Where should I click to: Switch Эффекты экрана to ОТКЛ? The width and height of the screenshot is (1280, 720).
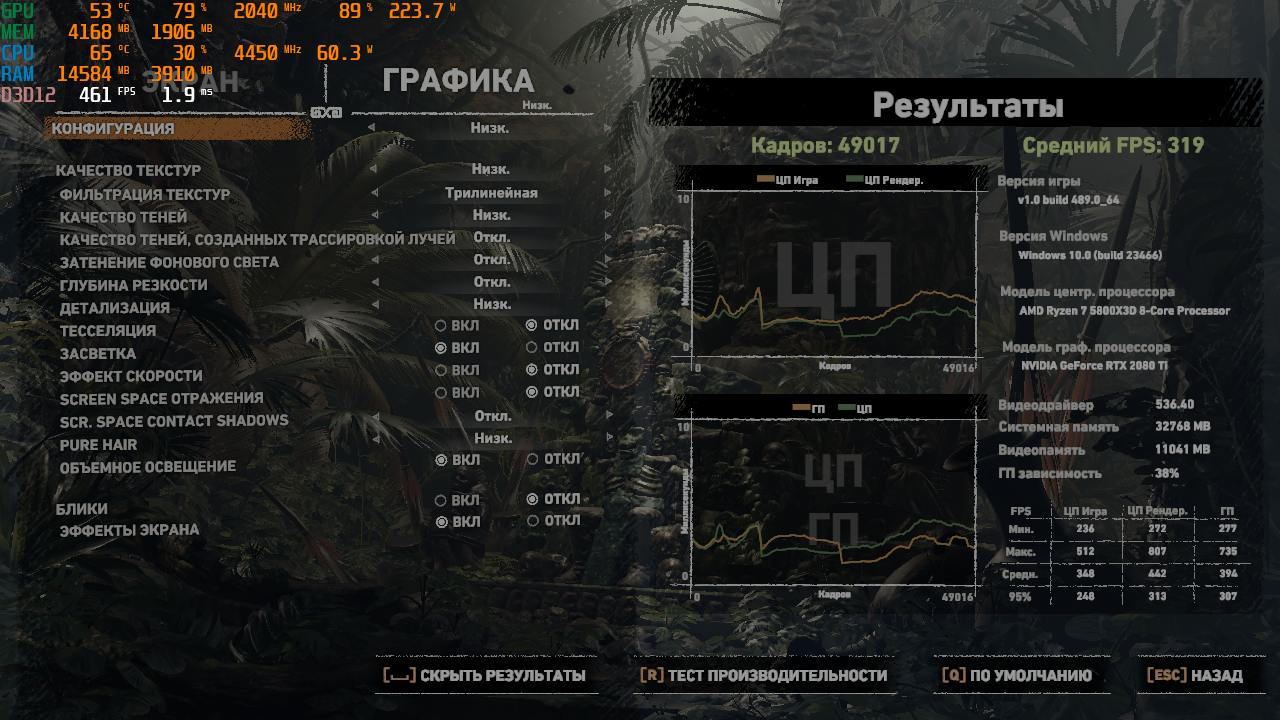[533, 521]
